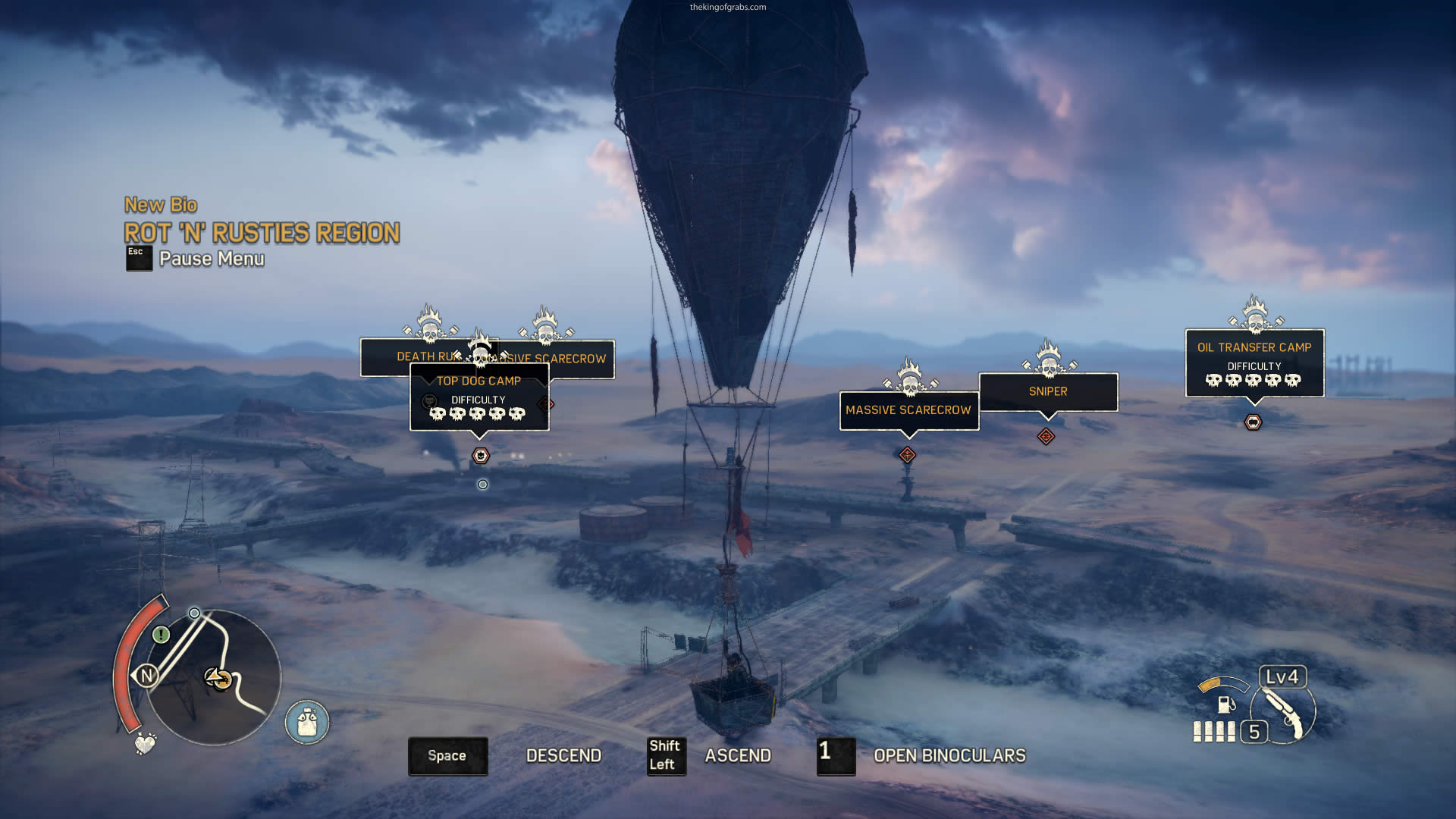Click the water canteen icon

pos(307,722)
